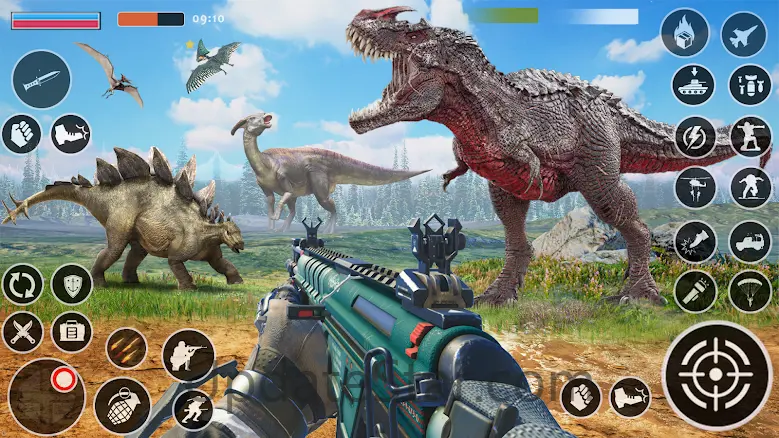Viewport: 779px width, 438px height.
Task: Launch the rocket missile icon
Action: pos(695,241)
